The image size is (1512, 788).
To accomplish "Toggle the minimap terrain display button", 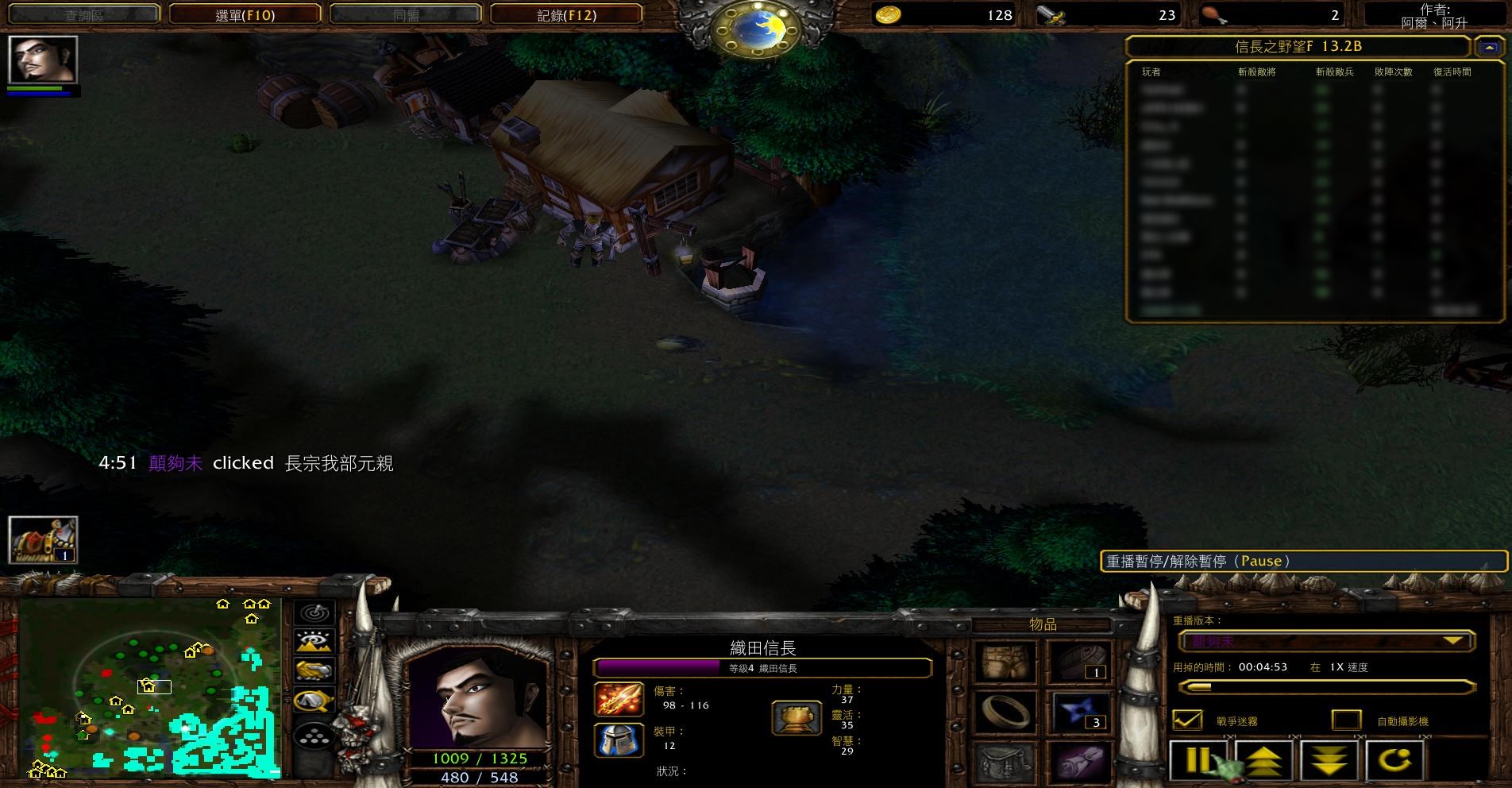I will (314, 642).
